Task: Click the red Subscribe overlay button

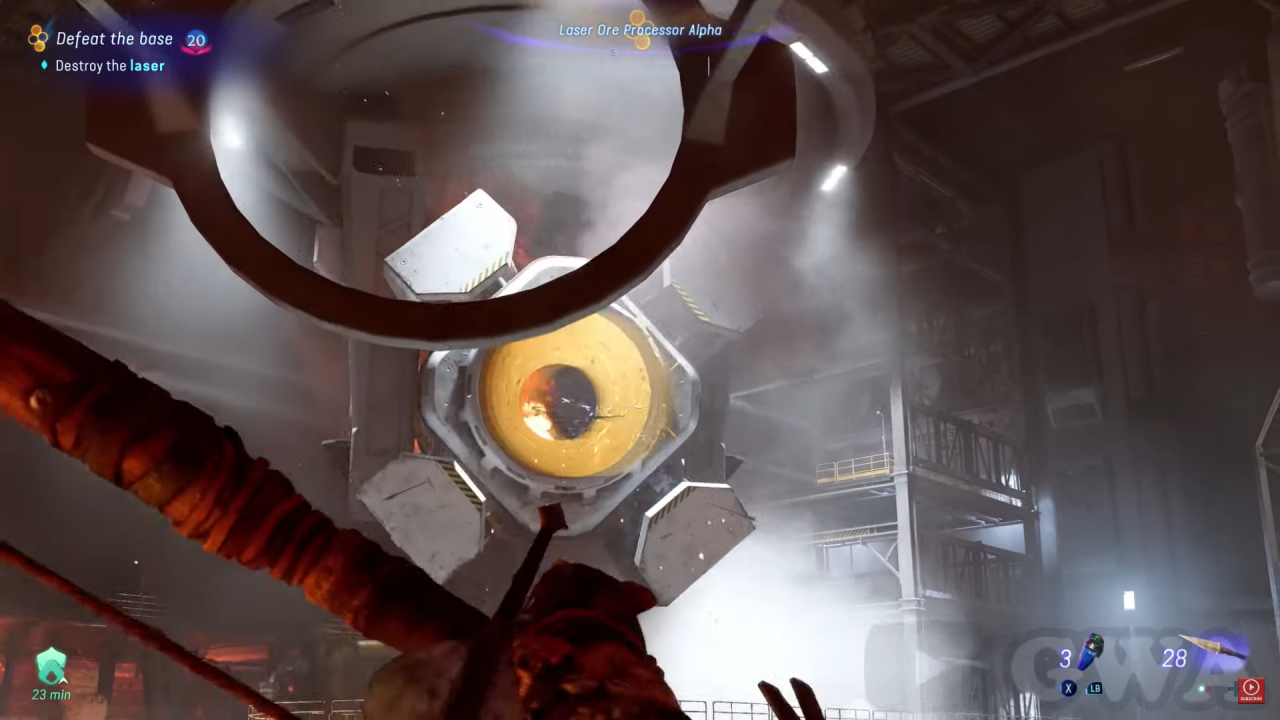Action: tap(1250, 689)
